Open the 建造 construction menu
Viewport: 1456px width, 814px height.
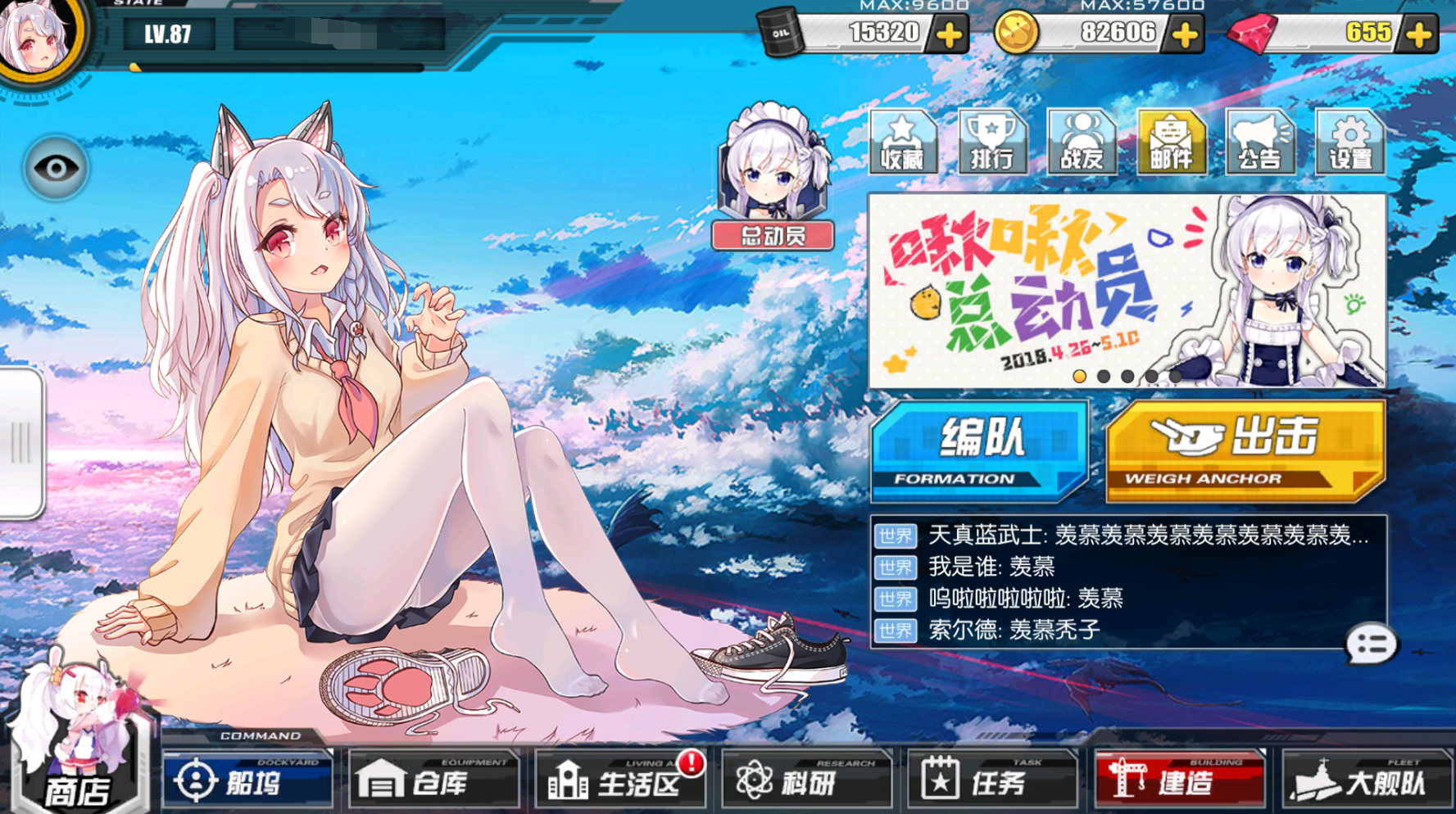pyautogui.click(x=1177, y=779)
